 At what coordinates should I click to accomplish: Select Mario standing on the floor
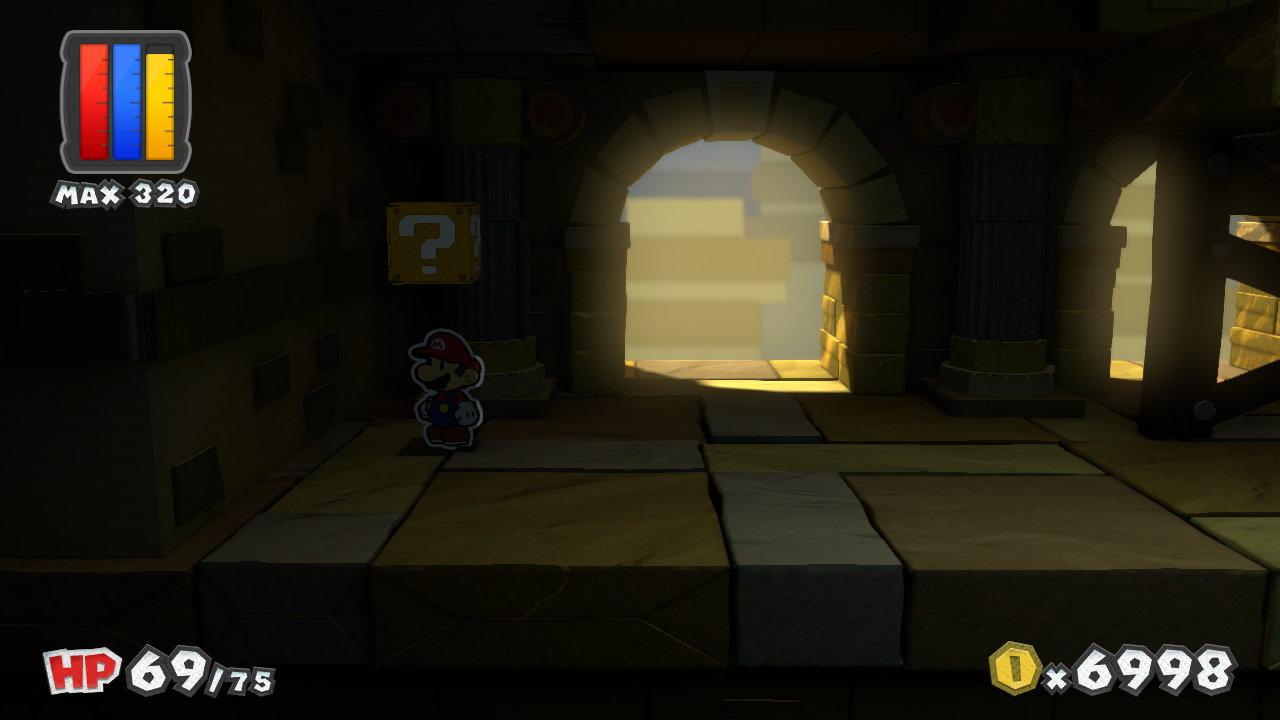(x=447, y=390)
